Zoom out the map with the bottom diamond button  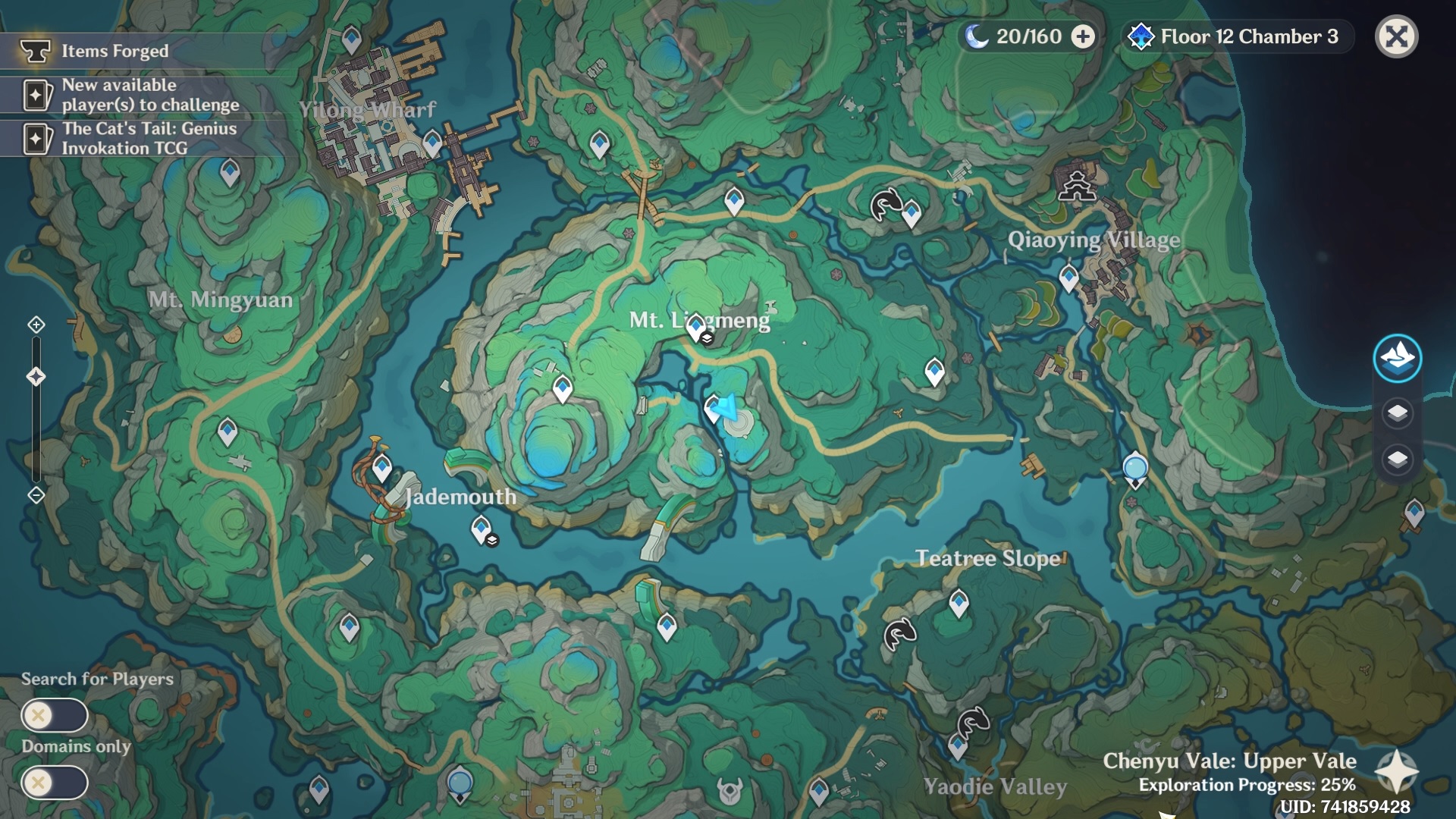click(36, 495)
